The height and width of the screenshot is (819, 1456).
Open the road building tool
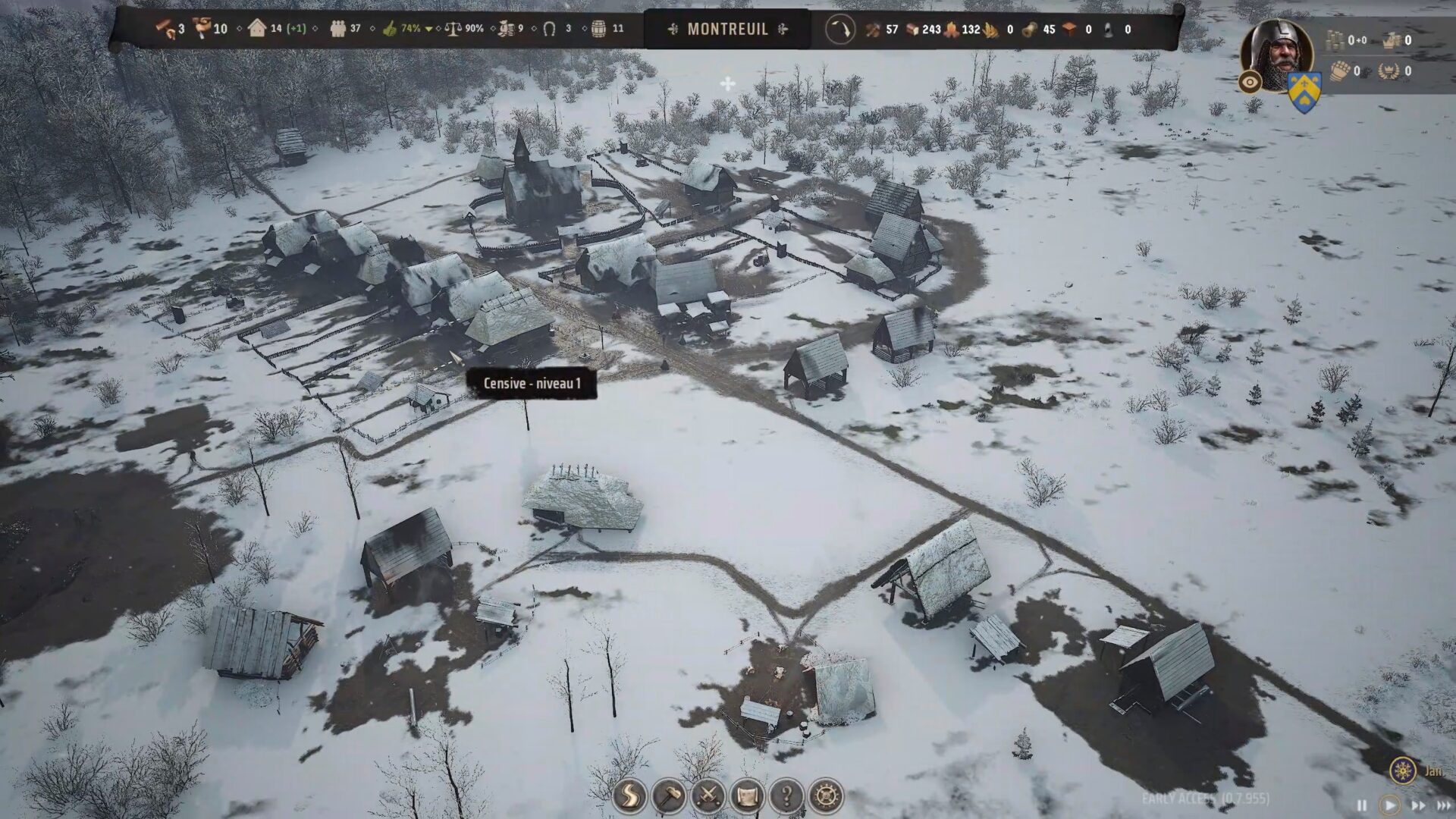630,796
